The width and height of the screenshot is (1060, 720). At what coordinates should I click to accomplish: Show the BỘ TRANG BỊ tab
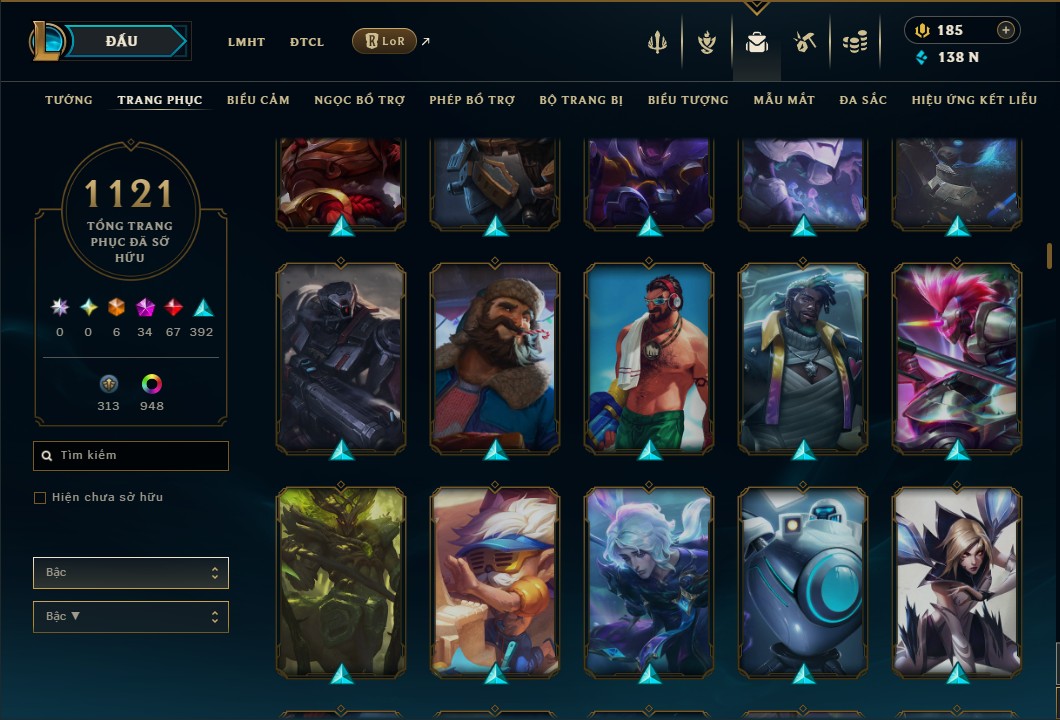tap(581, 100)
